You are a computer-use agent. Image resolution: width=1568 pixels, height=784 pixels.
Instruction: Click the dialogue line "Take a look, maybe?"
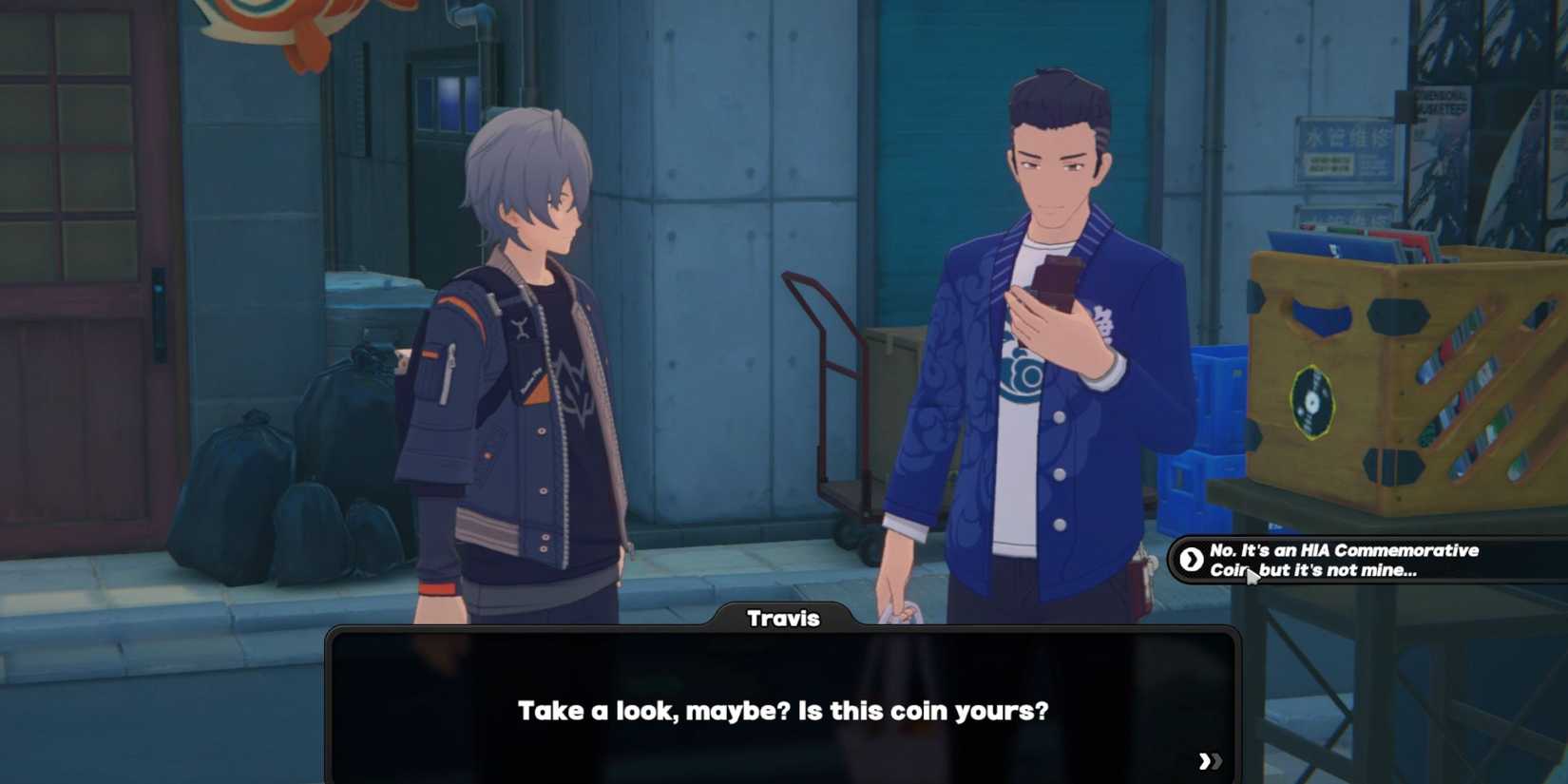pyautogui.click(x=784, y=710)
